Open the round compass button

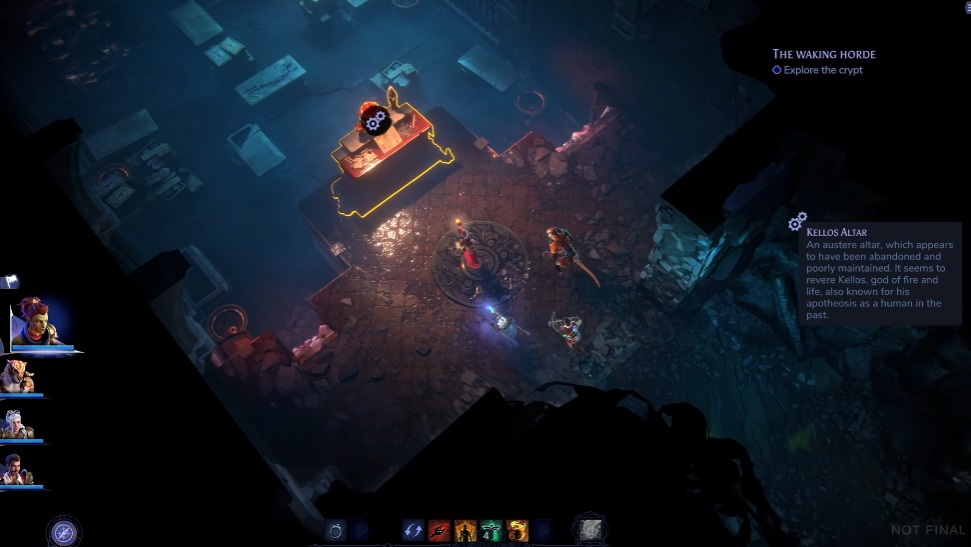coord(65,532)
